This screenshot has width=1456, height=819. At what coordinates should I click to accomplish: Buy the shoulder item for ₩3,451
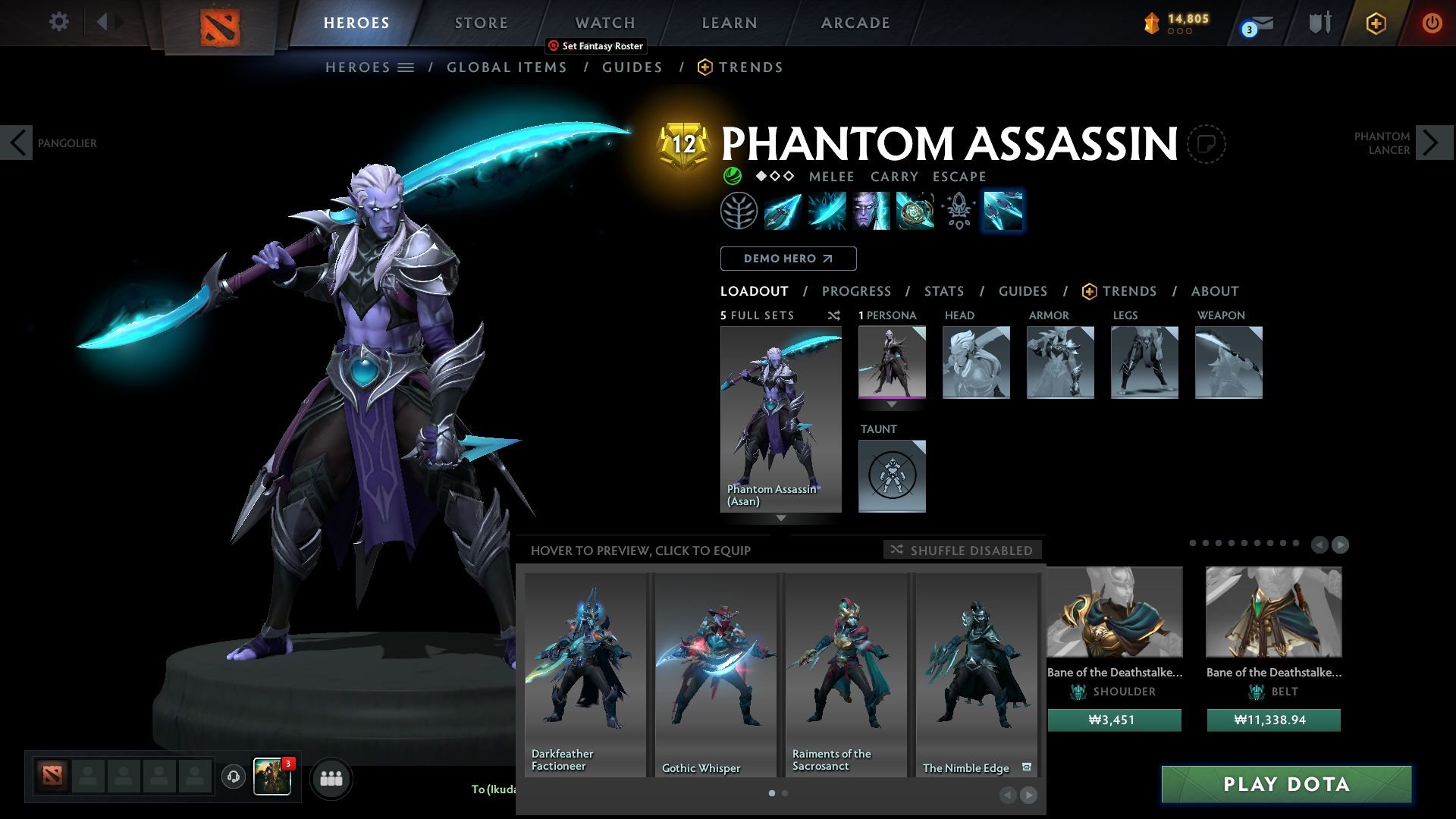pyautogui.click(x=1114, y=720)
